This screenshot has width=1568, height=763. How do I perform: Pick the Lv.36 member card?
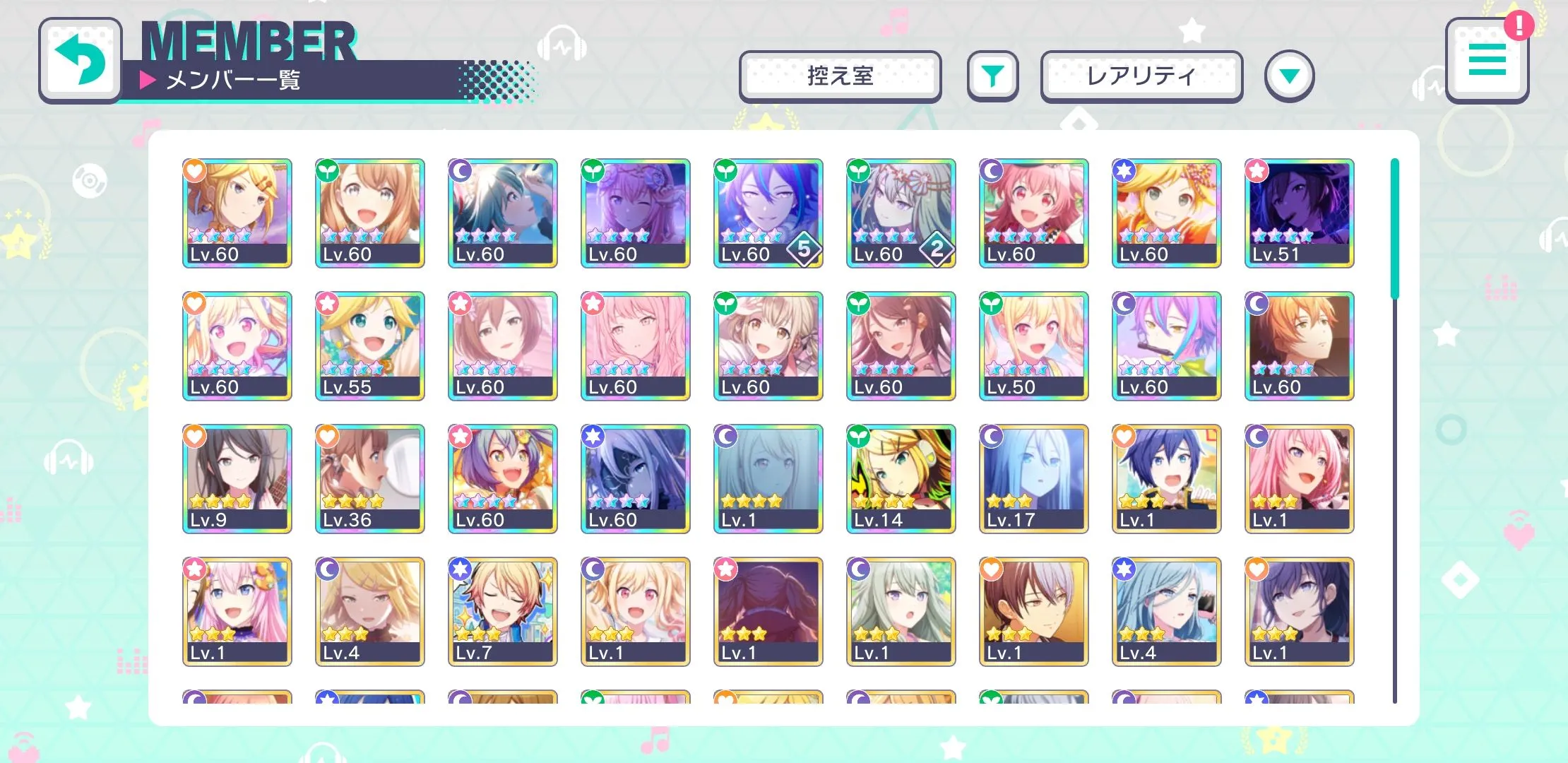point(369,478)
